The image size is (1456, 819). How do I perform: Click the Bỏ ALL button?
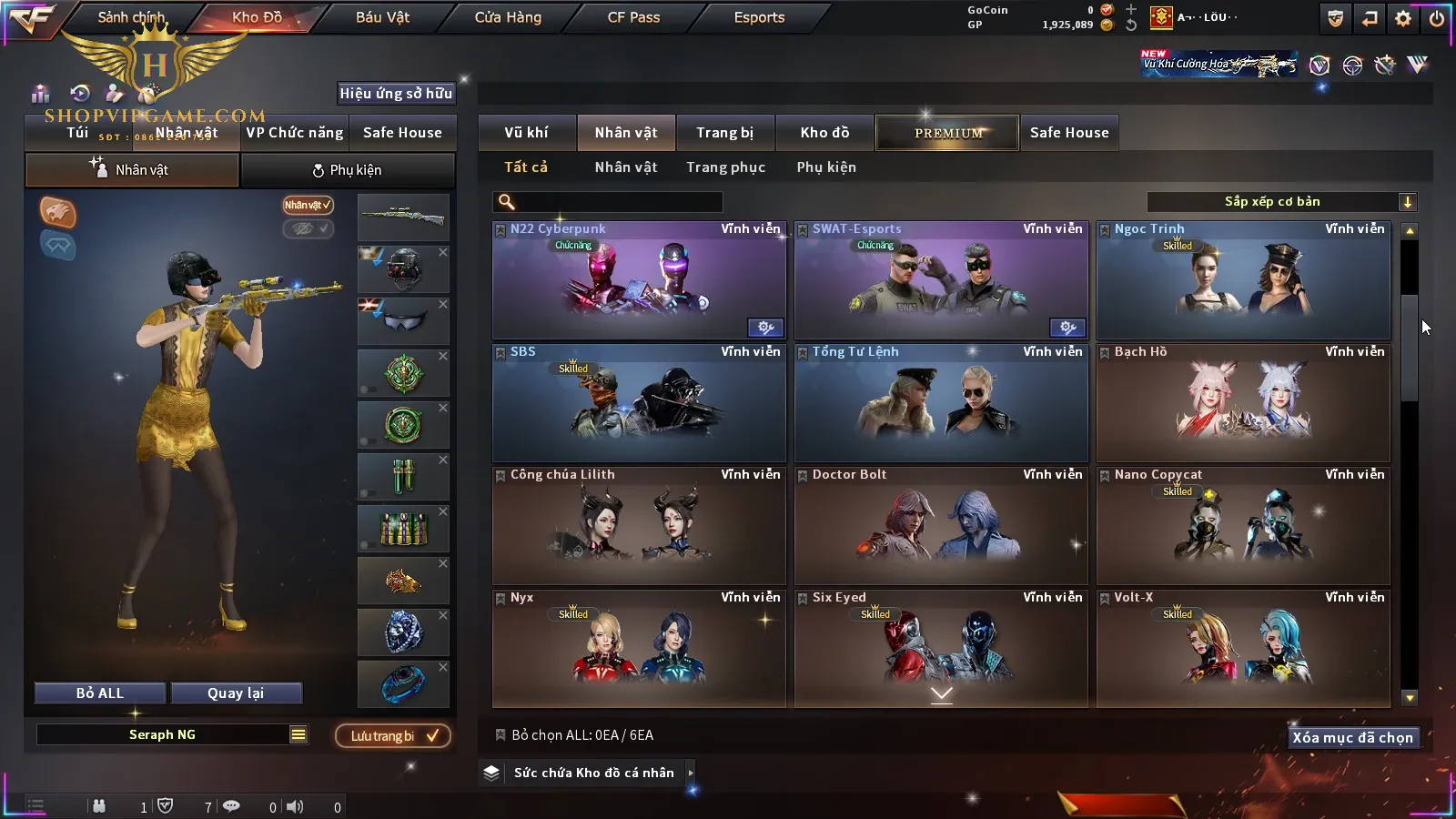point(100,693)
